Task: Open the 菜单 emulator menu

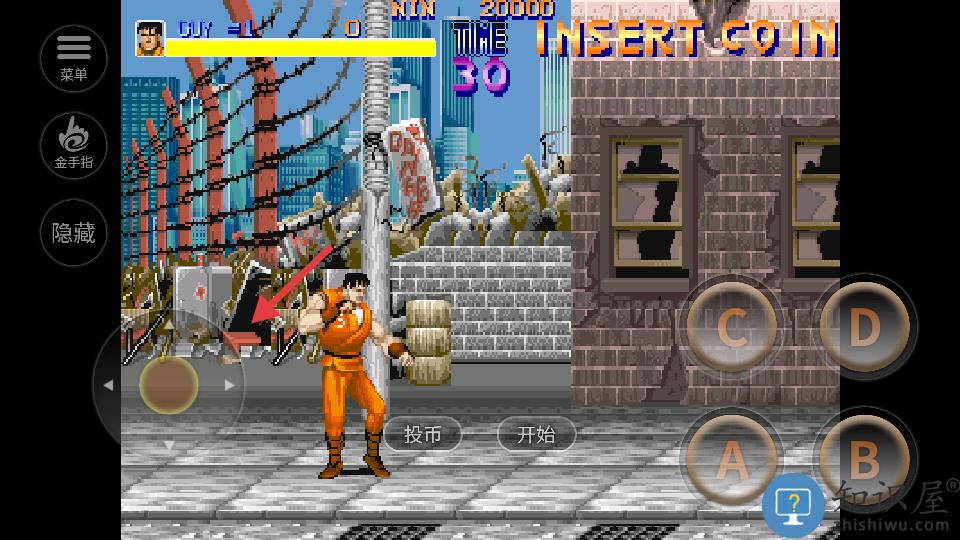Action: click(74, 57)
